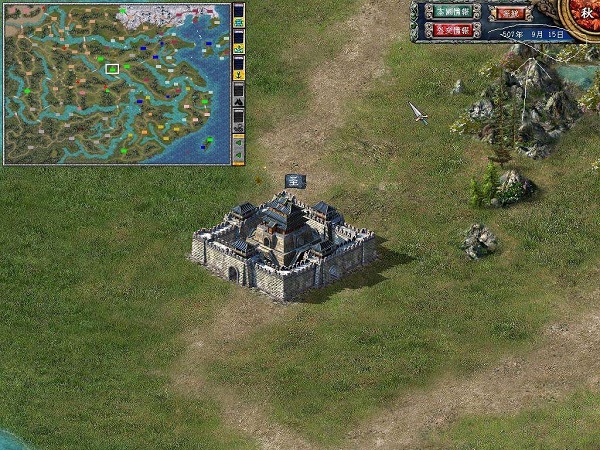Toggle the mountain terrain filter beside minimap

coord(239,101)
